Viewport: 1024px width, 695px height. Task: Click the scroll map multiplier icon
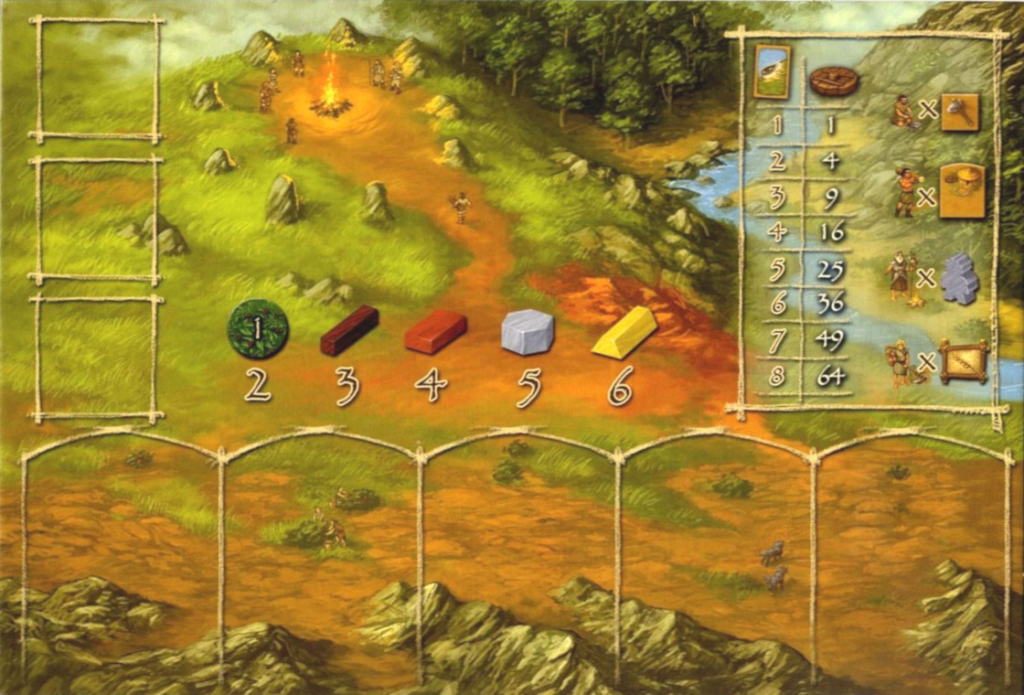tap(964, 362)
